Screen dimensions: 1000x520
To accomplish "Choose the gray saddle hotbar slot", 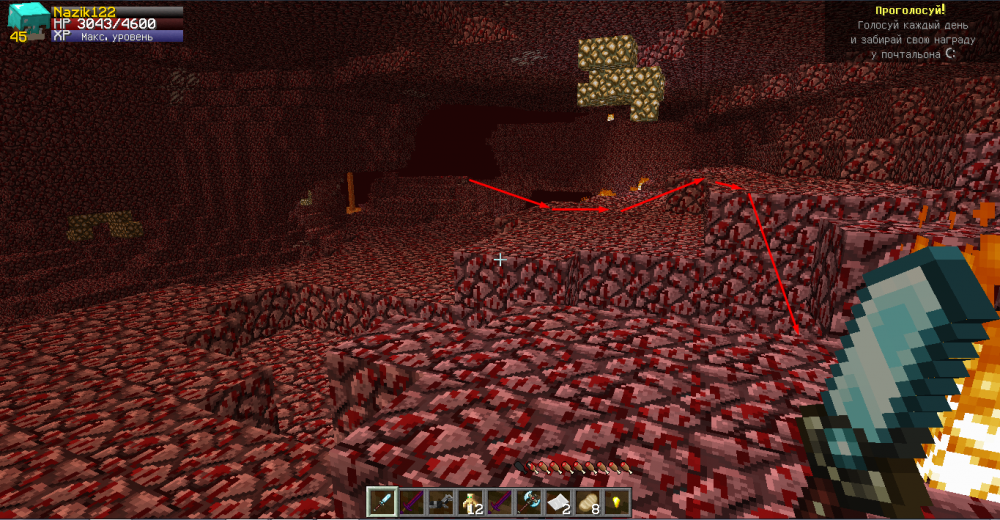I will (x=441, y=501).
